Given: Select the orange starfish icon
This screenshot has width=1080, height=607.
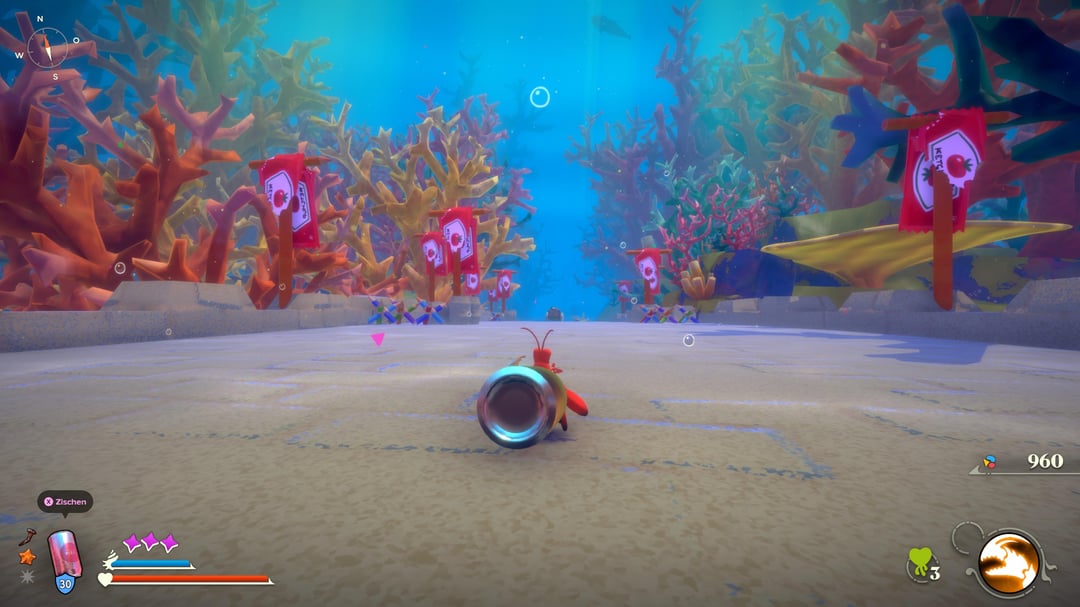Looking at the screenshot, I should (x=27, y=557).
